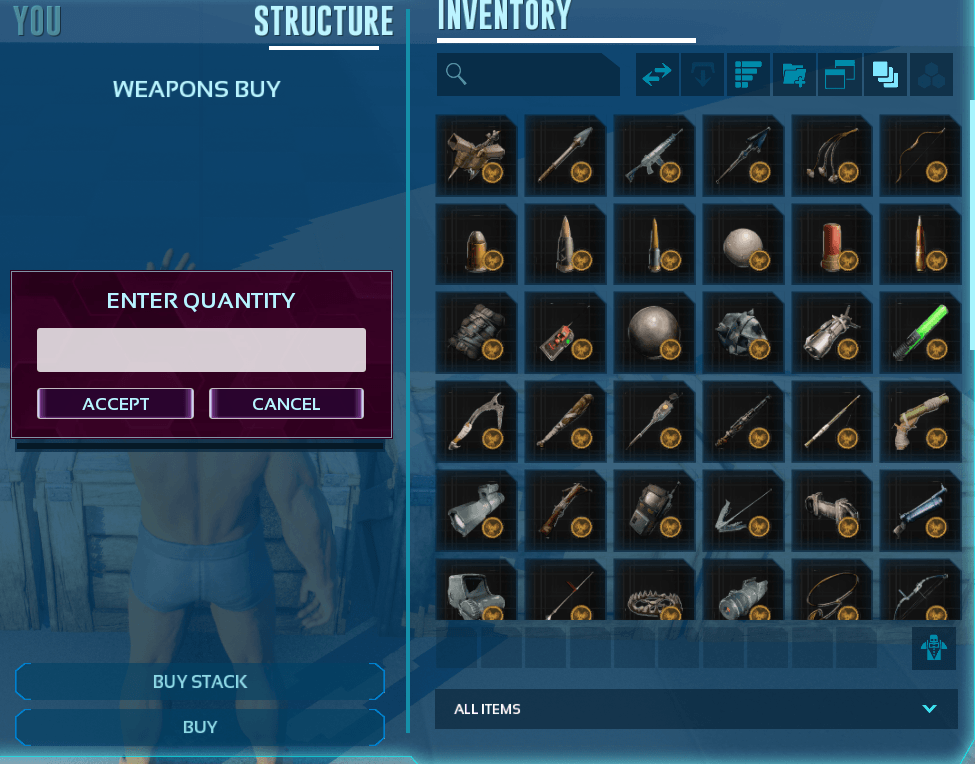Select the wooden bow item slot
The image size is (975, 764).
click(x=920, y=155)
